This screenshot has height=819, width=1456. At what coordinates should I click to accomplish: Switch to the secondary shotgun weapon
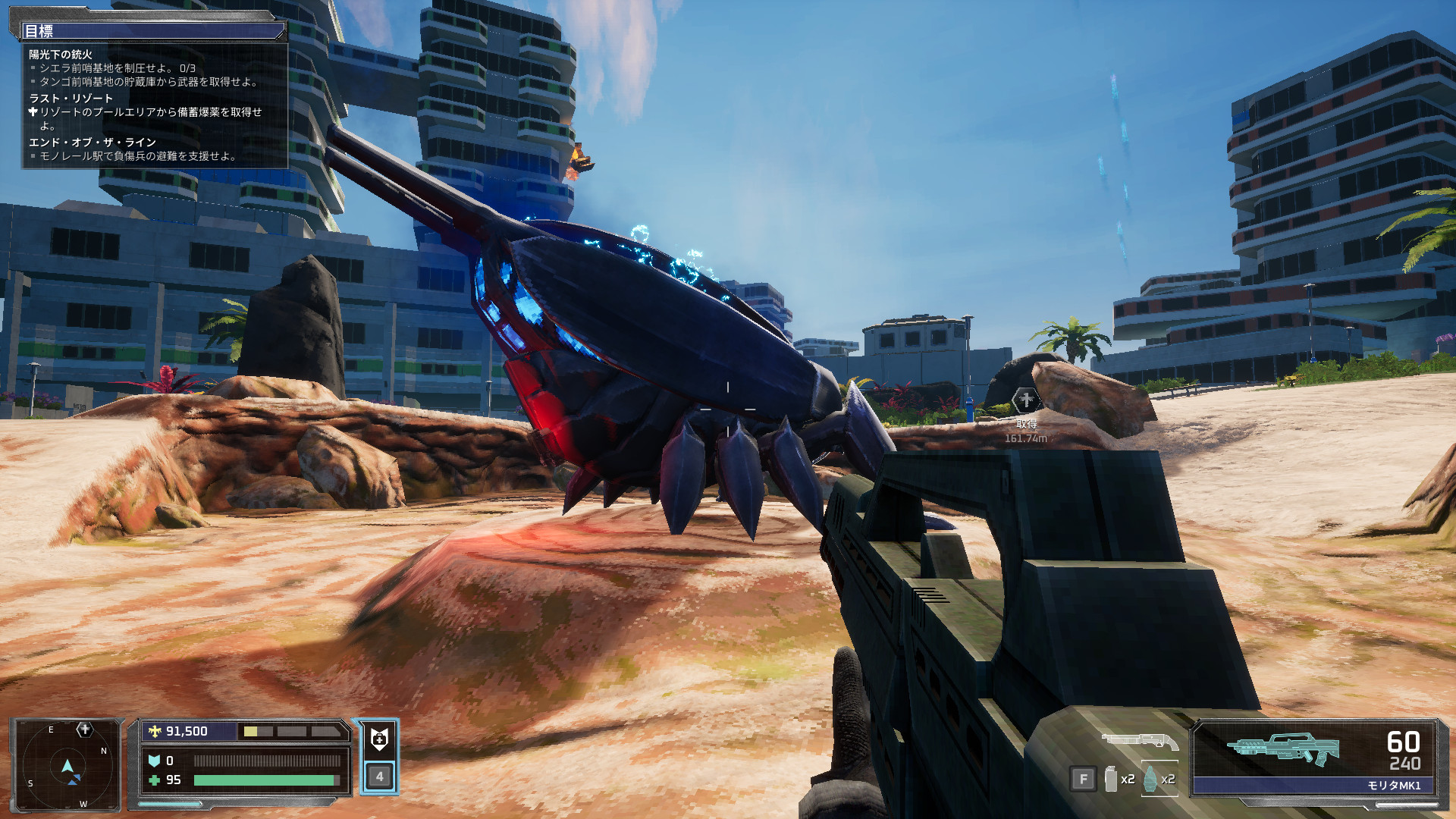(x=1139, y=741)
